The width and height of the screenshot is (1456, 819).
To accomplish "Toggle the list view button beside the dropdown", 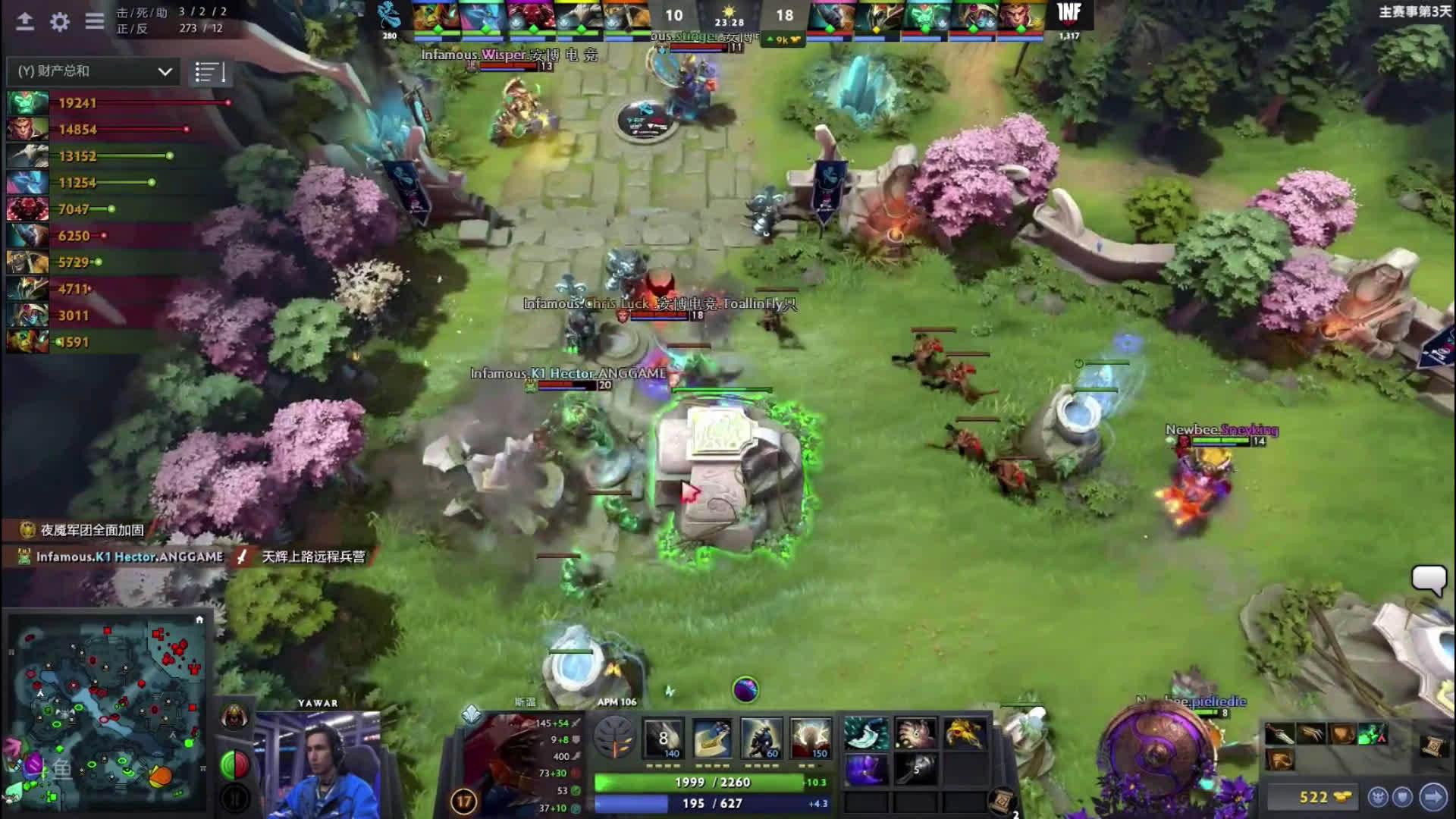I will pos(209,72).
